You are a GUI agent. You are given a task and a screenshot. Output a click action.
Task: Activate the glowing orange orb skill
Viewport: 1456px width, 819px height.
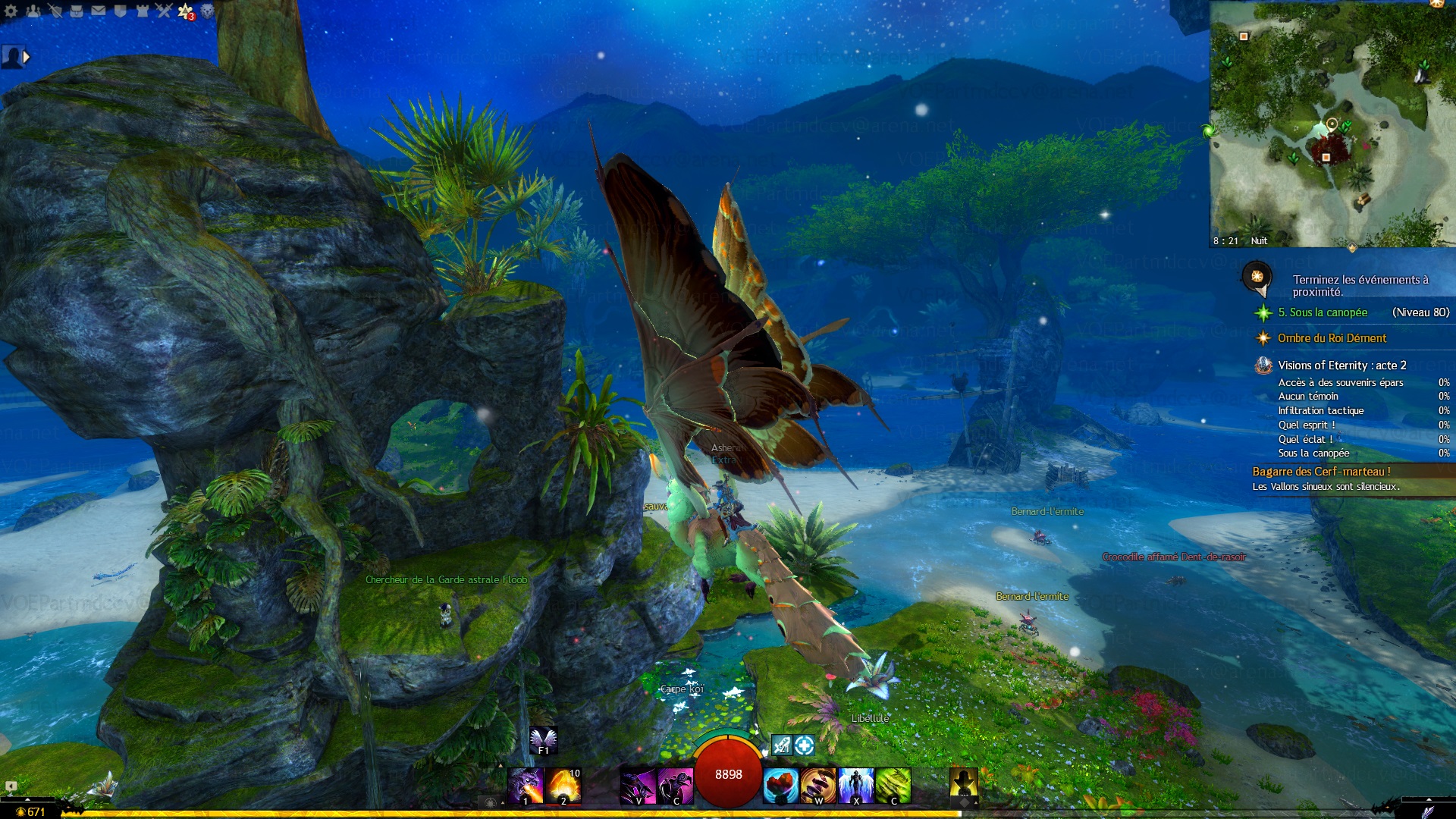[563, 785]
